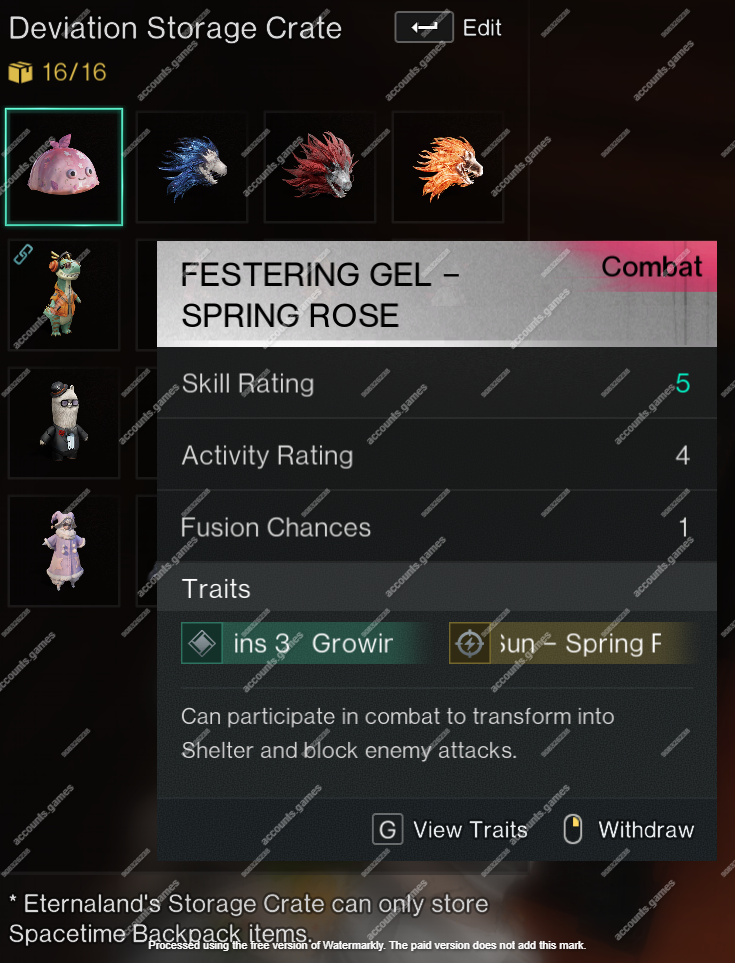The width and height of the screenshot is (735, 963).
Task: Select the pink jester doll deviation slot
Action: coord(64,551)
